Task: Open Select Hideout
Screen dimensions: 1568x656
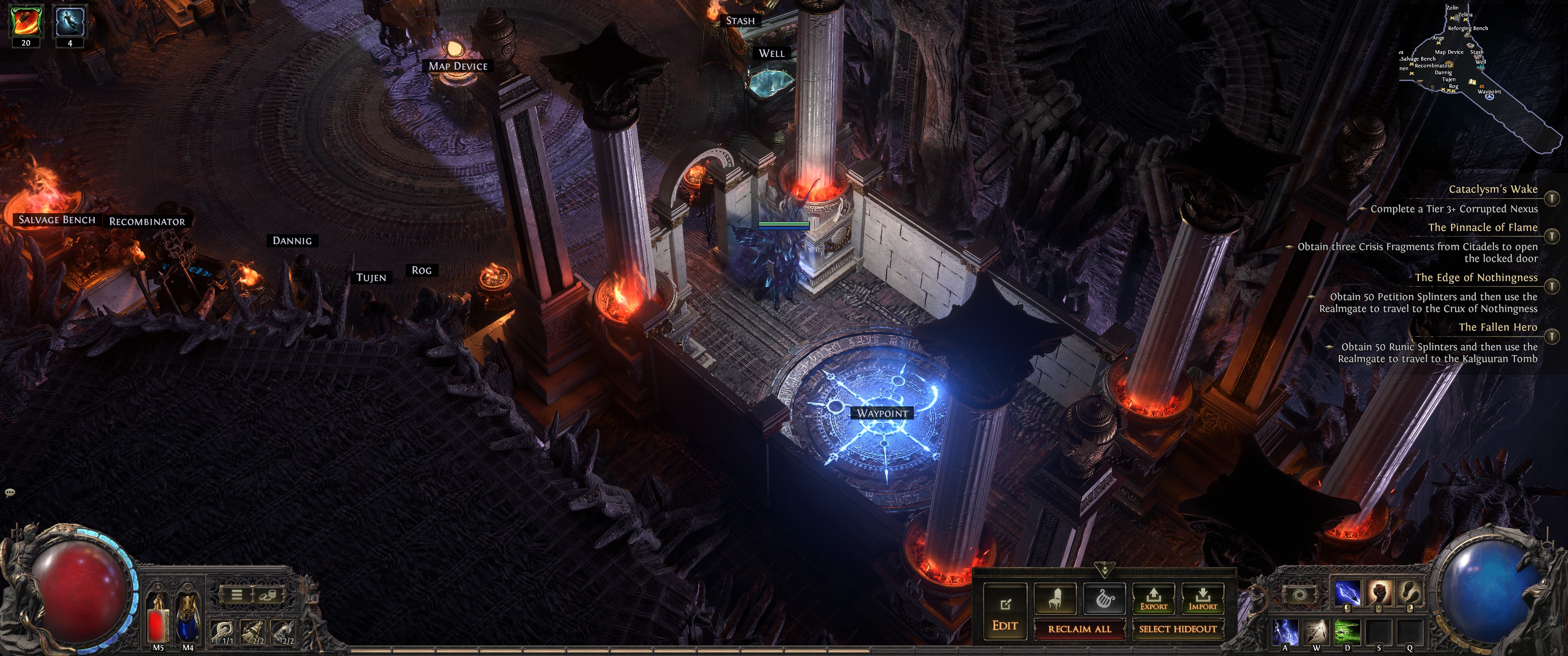Action: pyautogui.click(x=1177, y=629)
